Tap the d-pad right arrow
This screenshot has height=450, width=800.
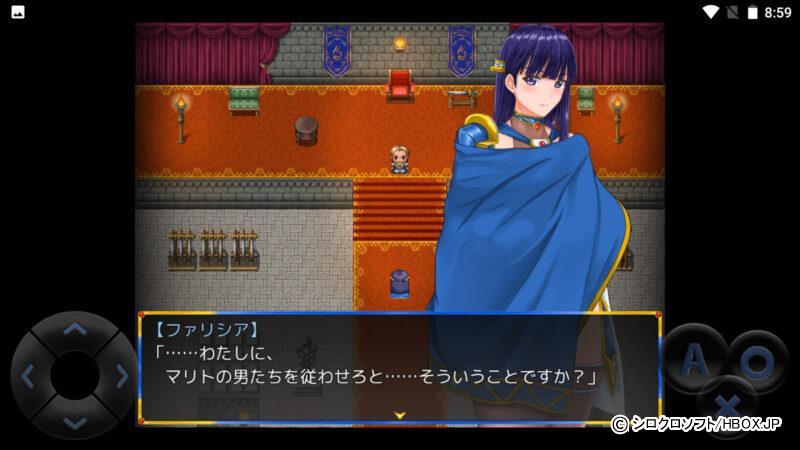coord(122,376)
